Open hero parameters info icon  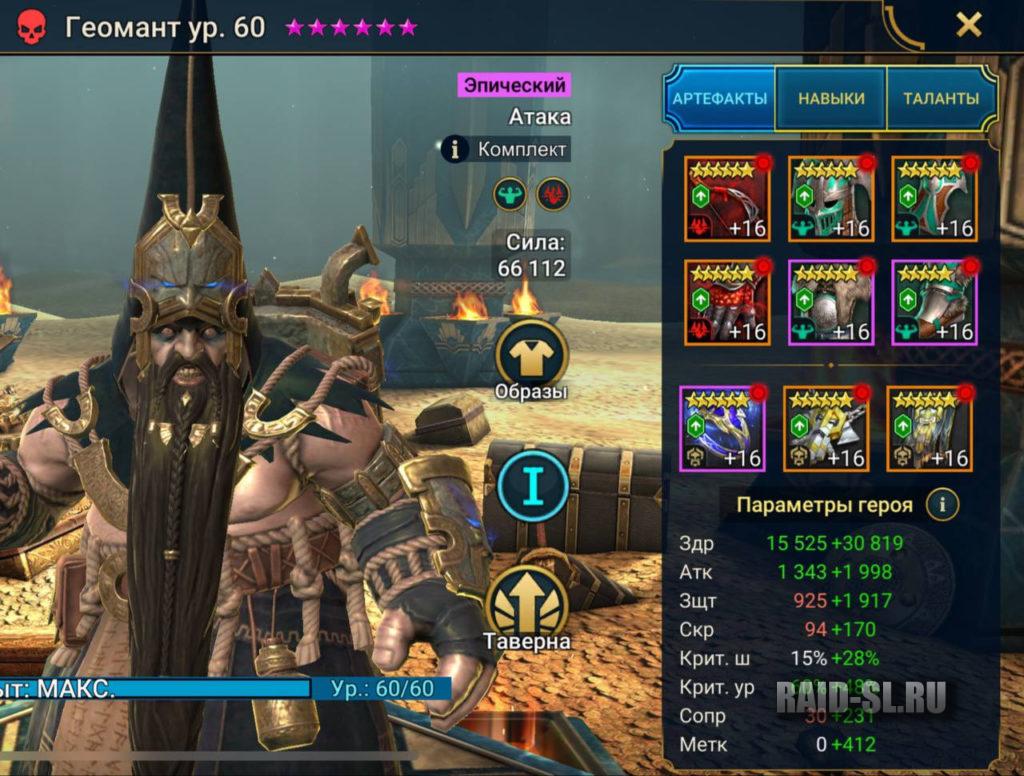point(942,505)
